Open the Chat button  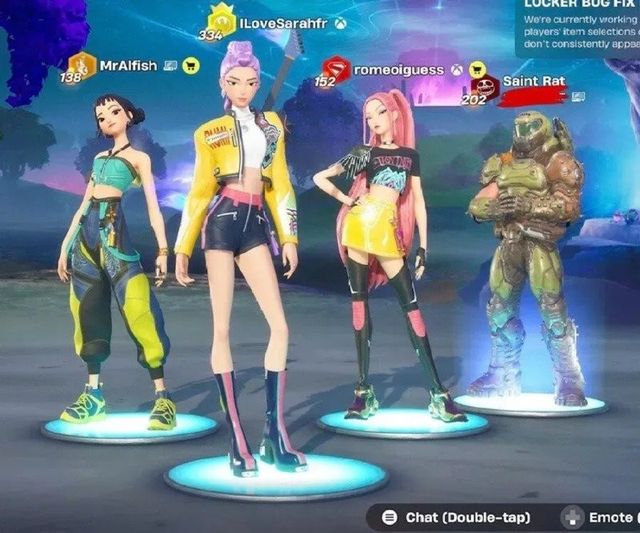pyautogui.click(x=456, y=517)
